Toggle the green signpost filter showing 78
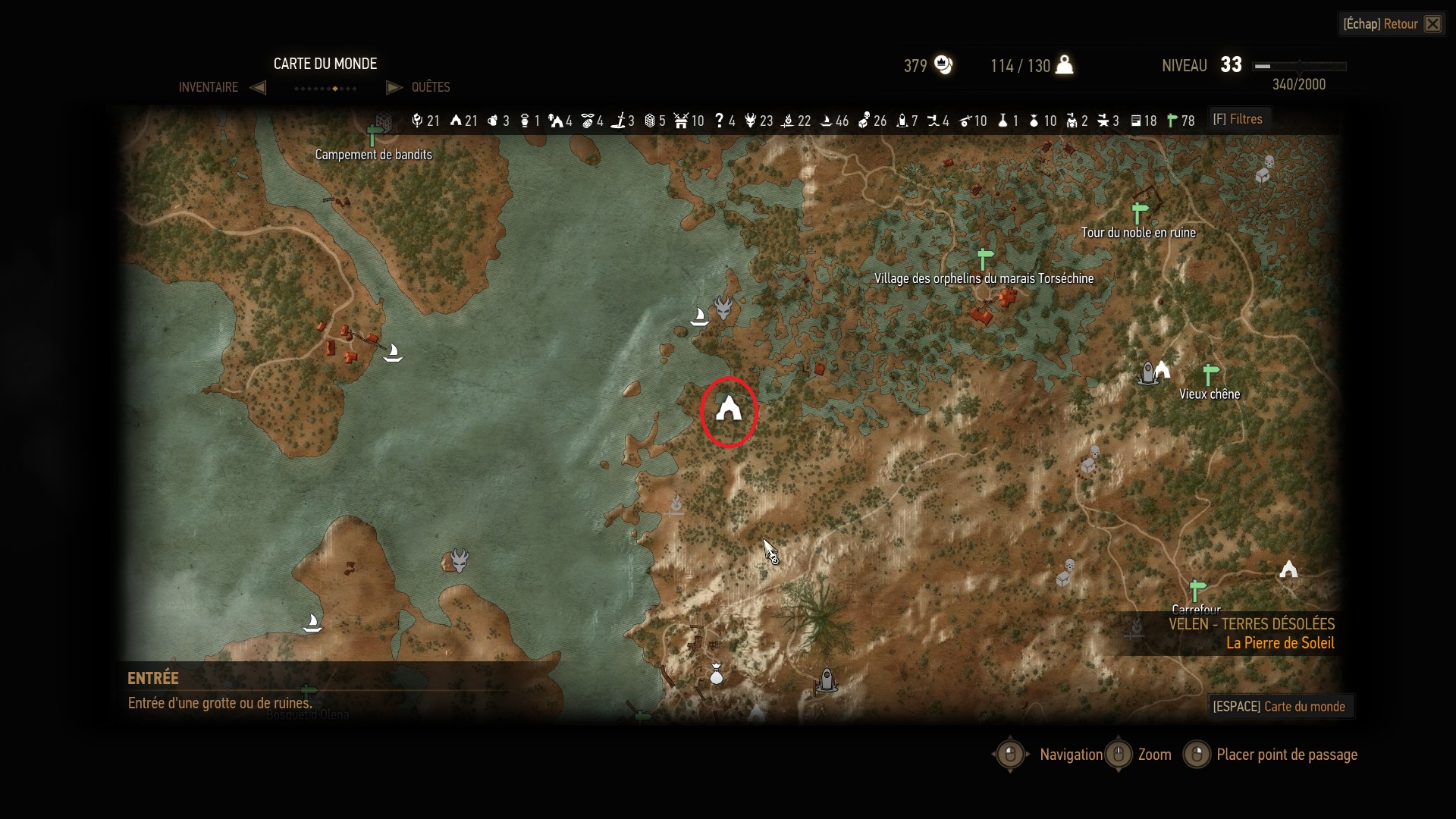This screenshot has width=1456, height=819. coord(1172,121)
